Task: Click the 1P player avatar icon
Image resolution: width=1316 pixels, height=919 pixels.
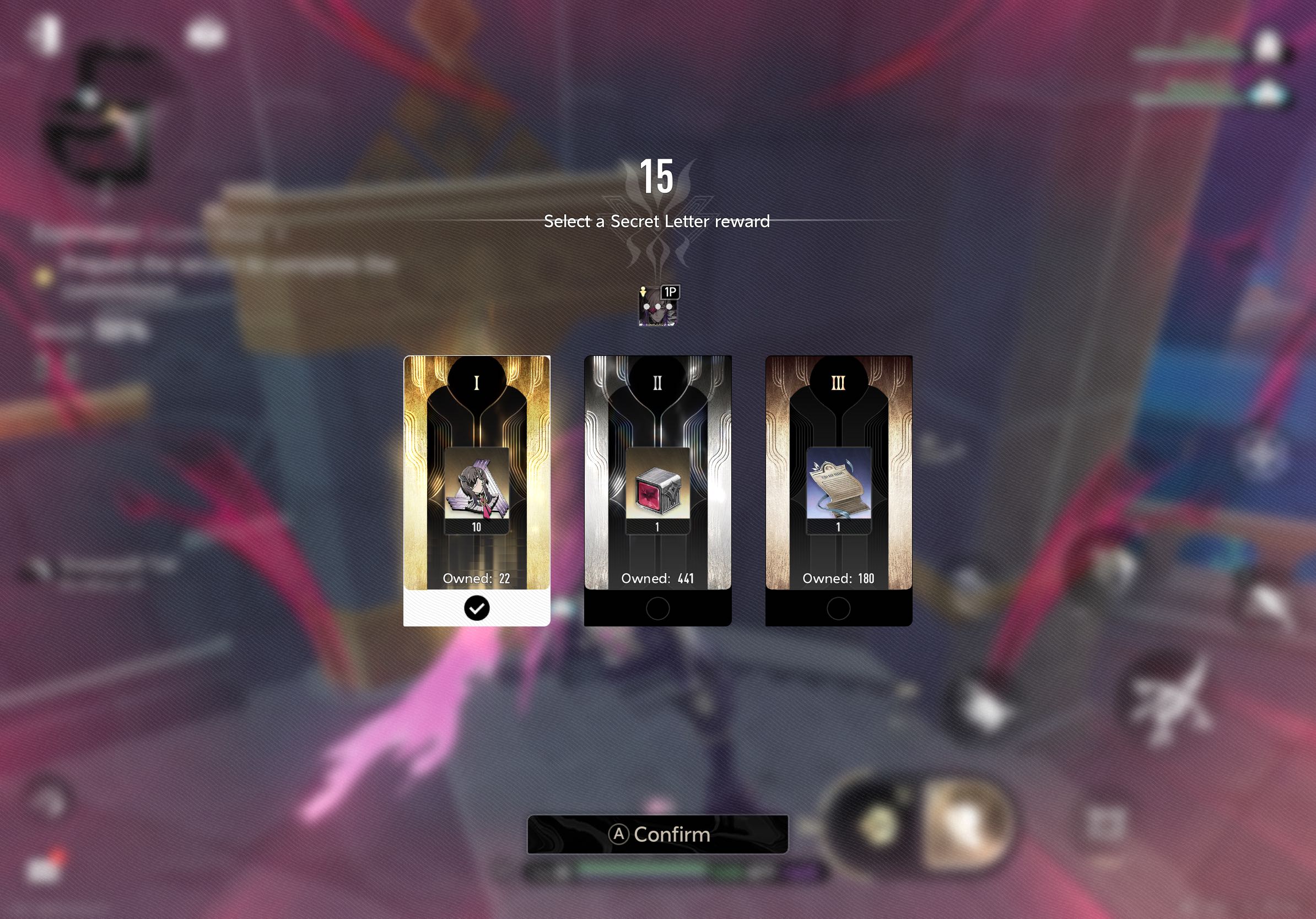Action: 657,306
